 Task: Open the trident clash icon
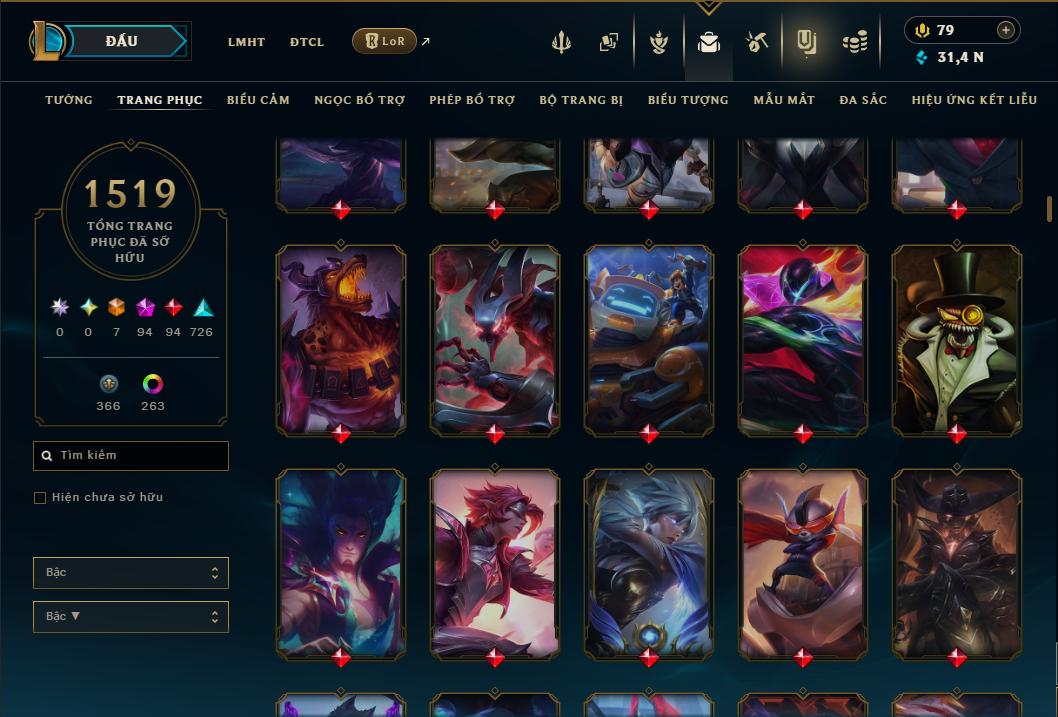tap(561, 42)
